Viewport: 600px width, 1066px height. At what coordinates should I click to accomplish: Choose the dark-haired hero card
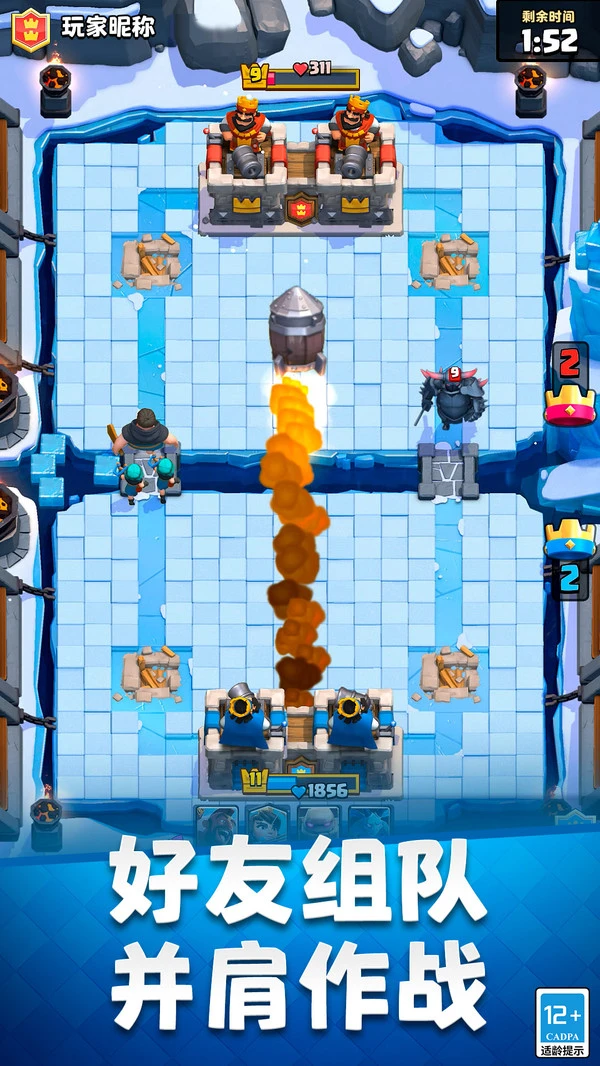coord(268,824)
